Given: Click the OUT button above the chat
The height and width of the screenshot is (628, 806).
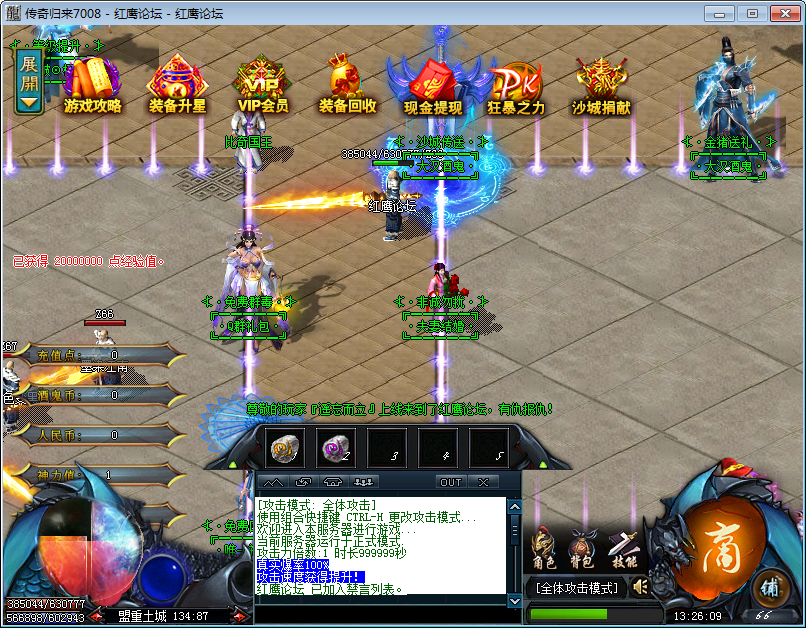Looking at the screenshot, I should click(x=451, y=482).
